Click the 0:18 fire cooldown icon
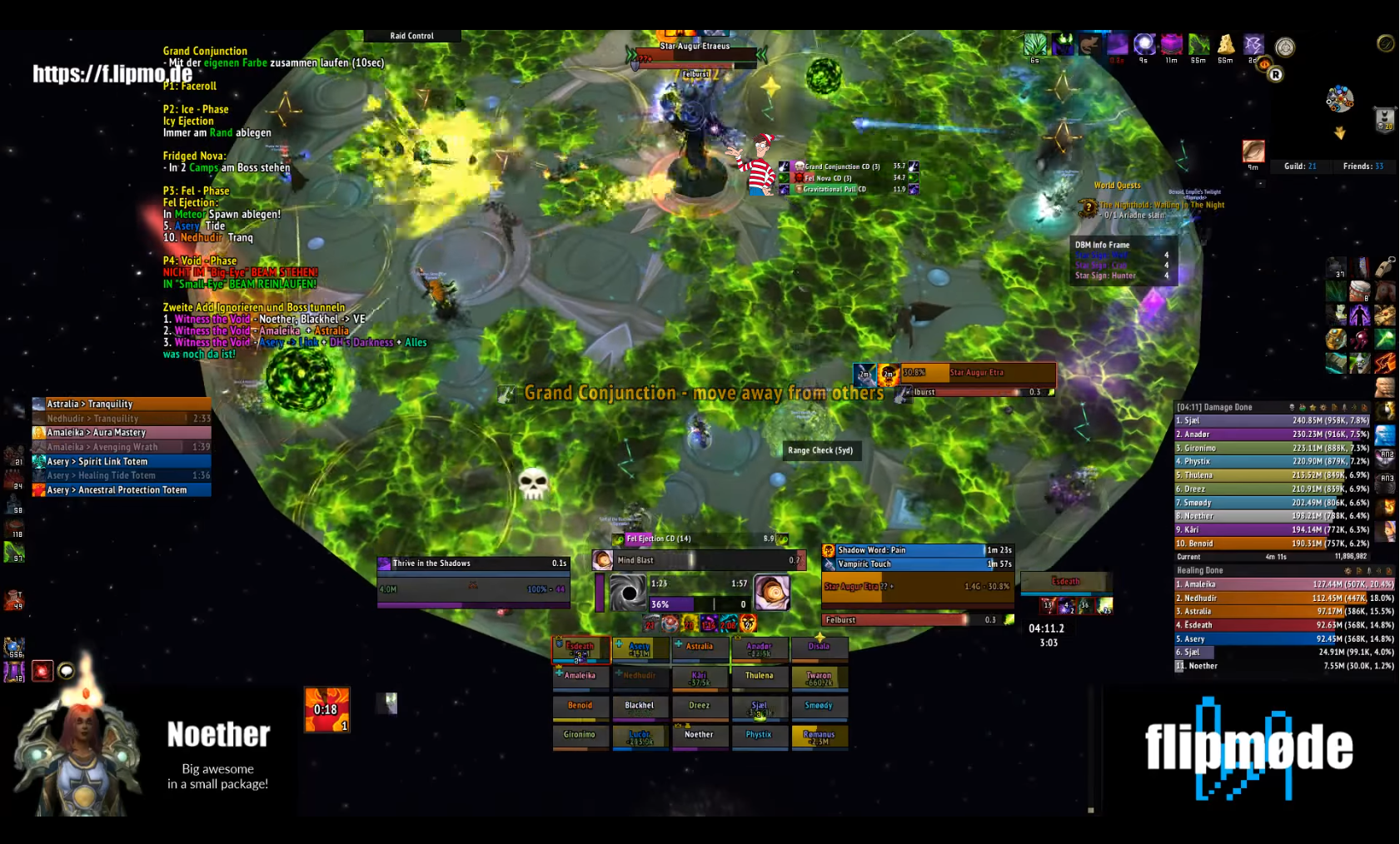The height and width of the screenshot is (844, 1400). pyautogui.click(x=326, y=709)
